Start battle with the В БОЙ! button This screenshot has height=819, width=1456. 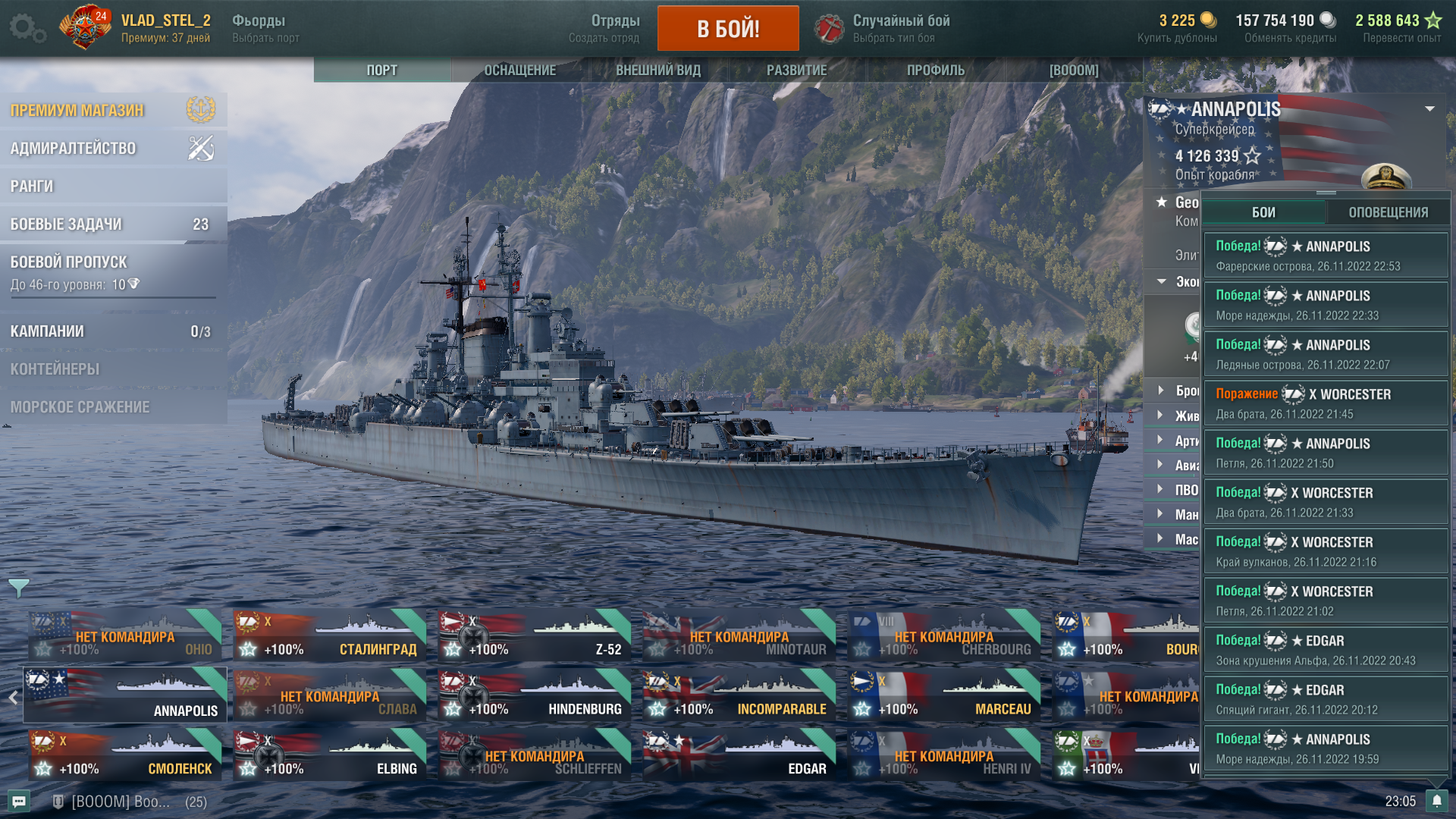click(727, 29)
